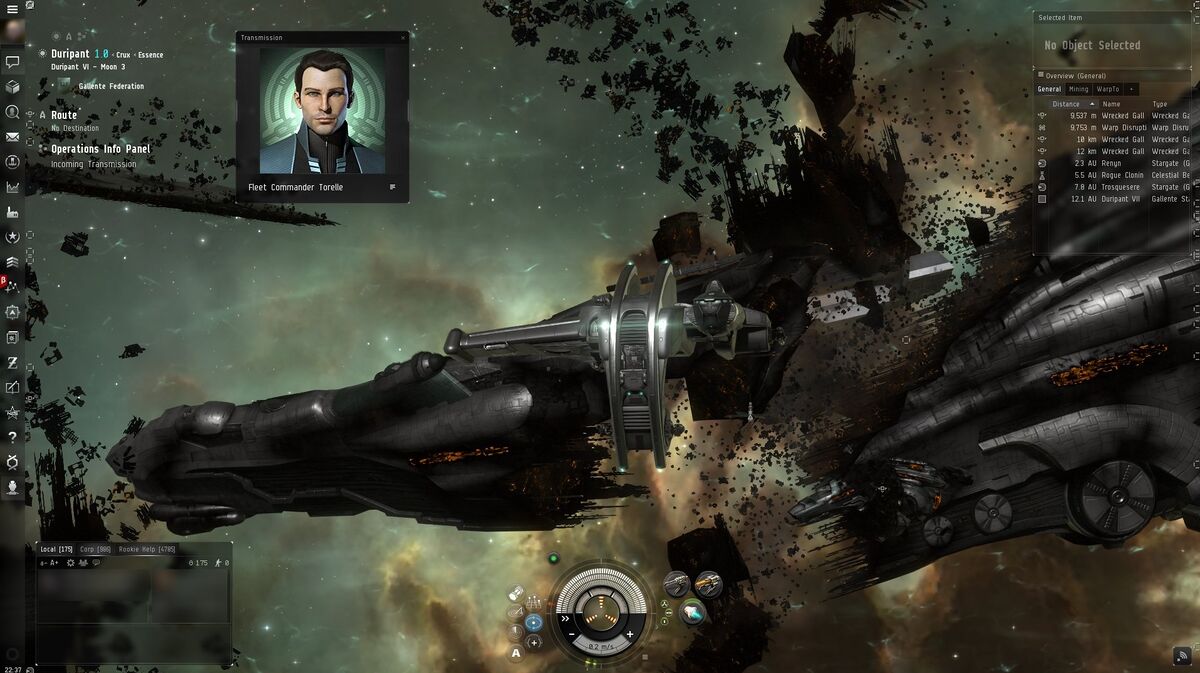Open the market graph icon in the sidebar
This screenshot has height=673, width=1200.
13,187
